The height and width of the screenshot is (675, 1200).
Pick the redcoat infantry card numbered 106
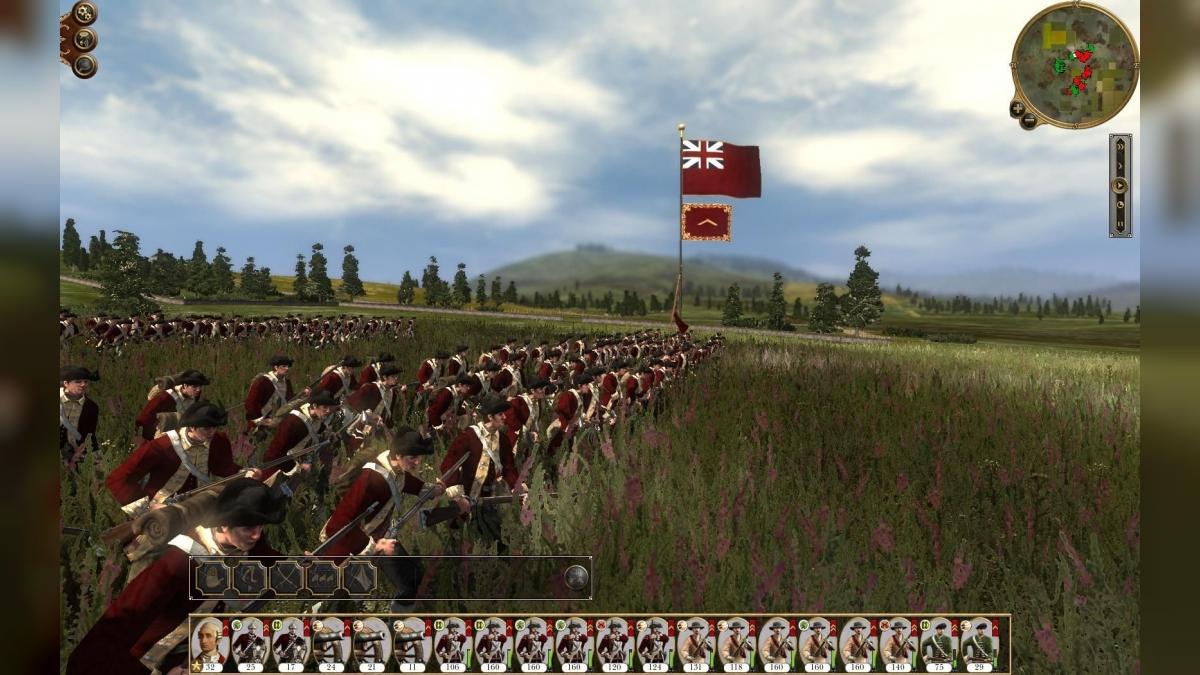point(452,643)
